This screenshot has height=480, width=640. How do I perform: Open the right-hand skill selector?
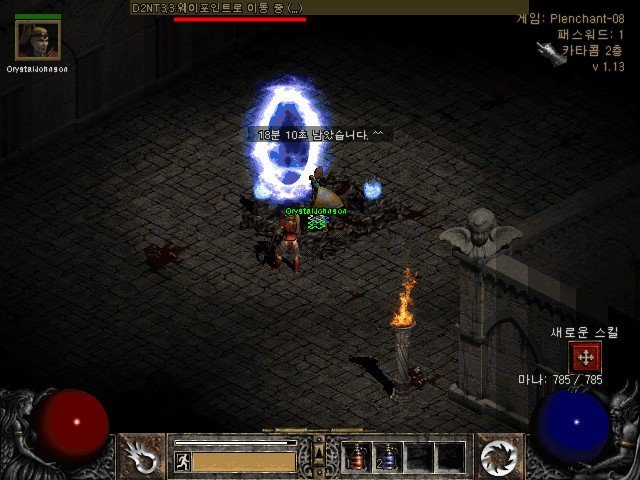tap(497, 456)
